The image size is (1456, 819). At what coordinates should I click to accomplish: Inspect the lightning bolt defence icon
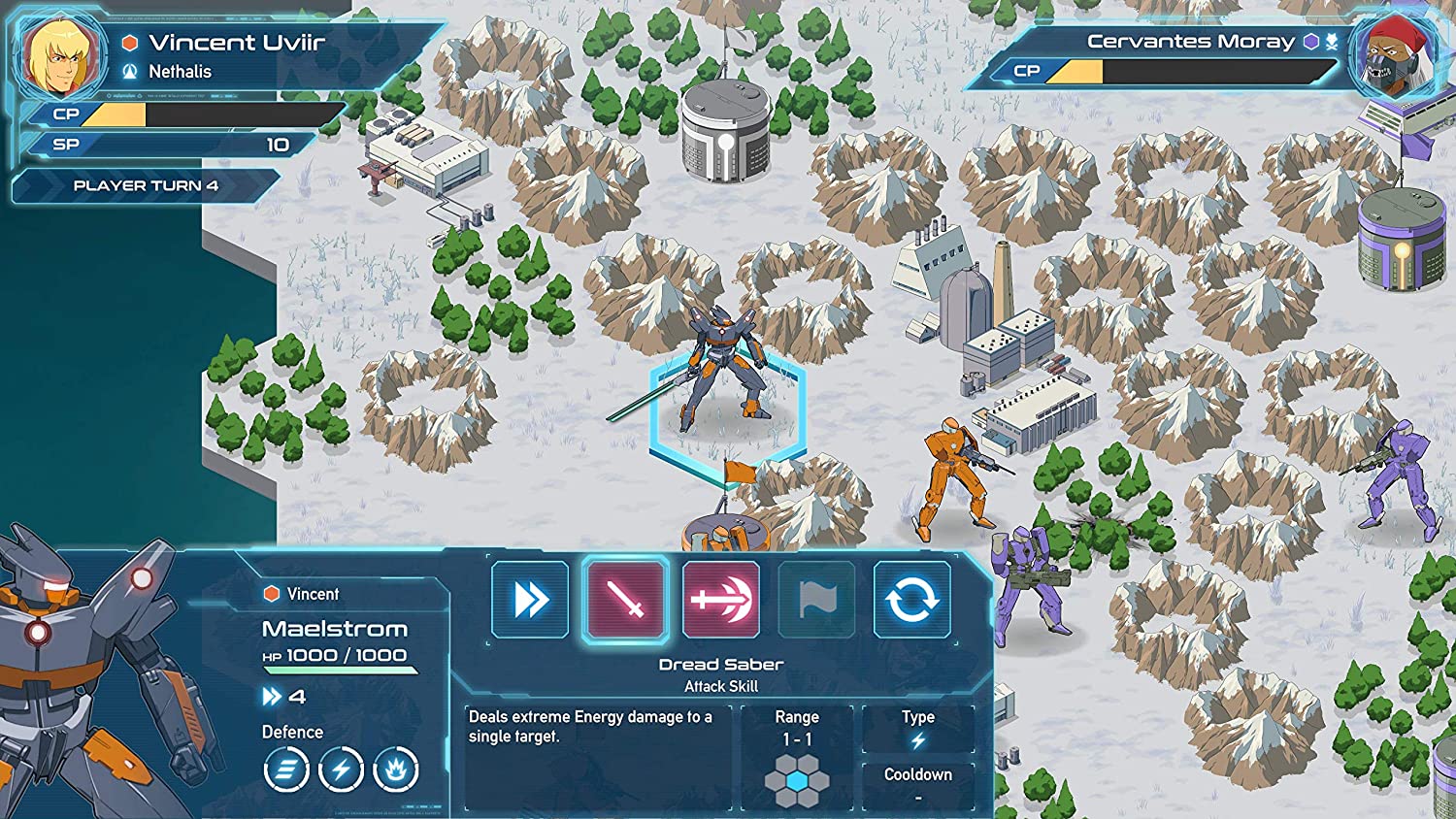click(341, 770)
